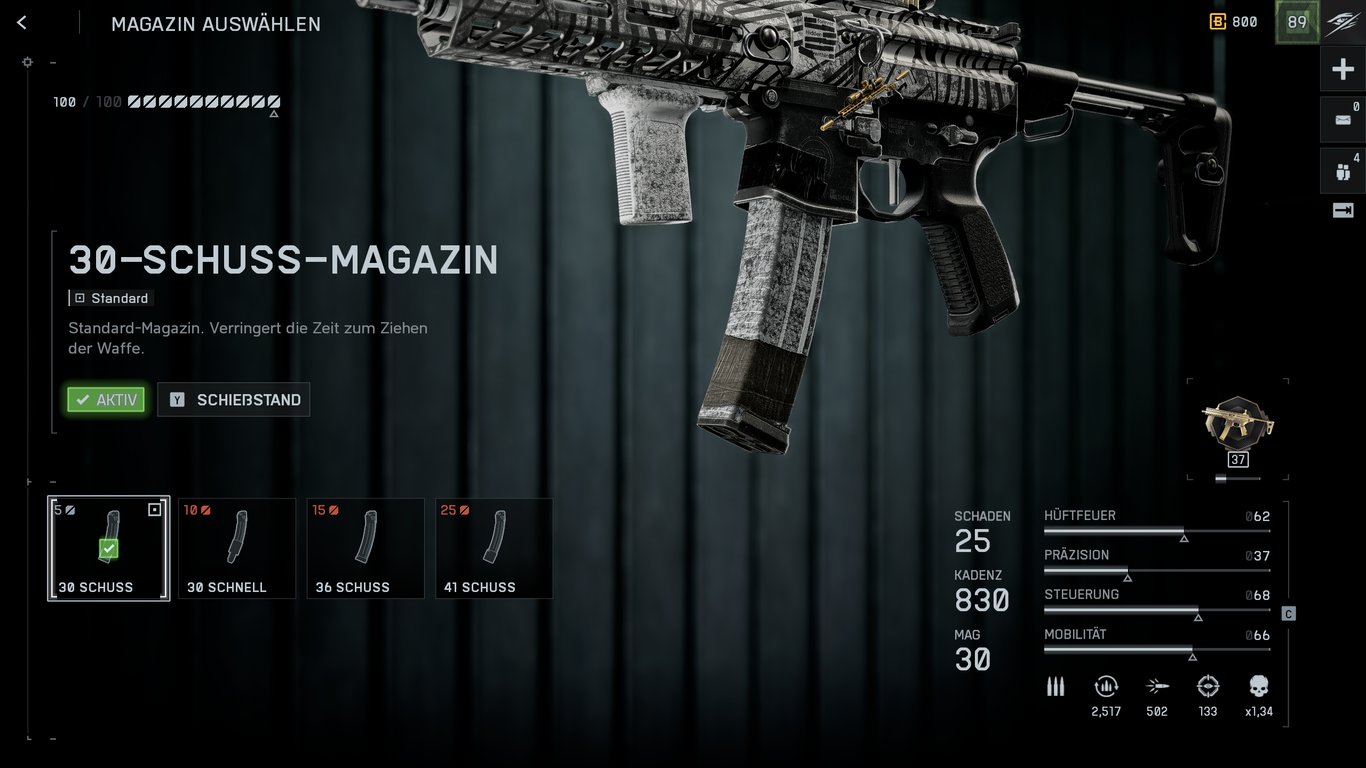Image resolution: width=1366 pixels, height=768 pixels.
Task: Click the skull icon showing x1,34 multiplier
Action: (1257, 687)
